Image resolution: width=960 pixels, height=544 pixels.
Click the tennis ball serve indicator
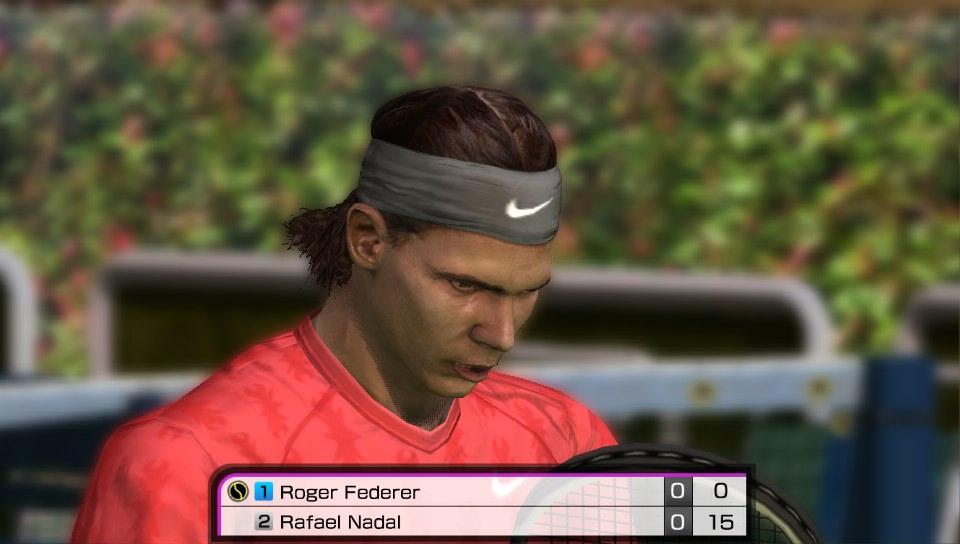click(237, 492)
